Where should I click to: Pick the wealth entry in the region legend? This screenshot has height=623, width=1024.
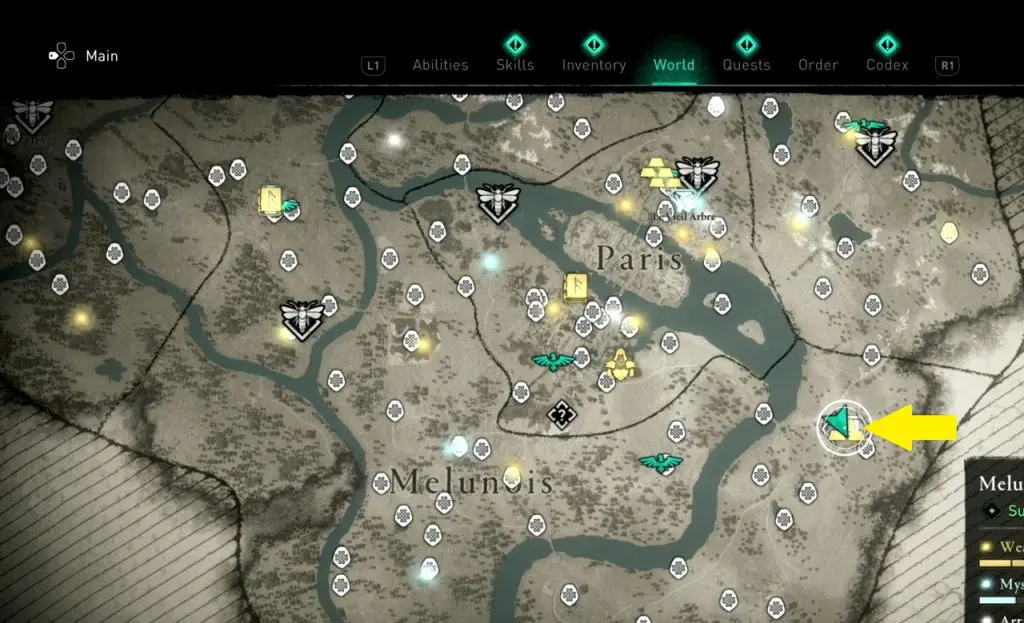click(1008, 547)
